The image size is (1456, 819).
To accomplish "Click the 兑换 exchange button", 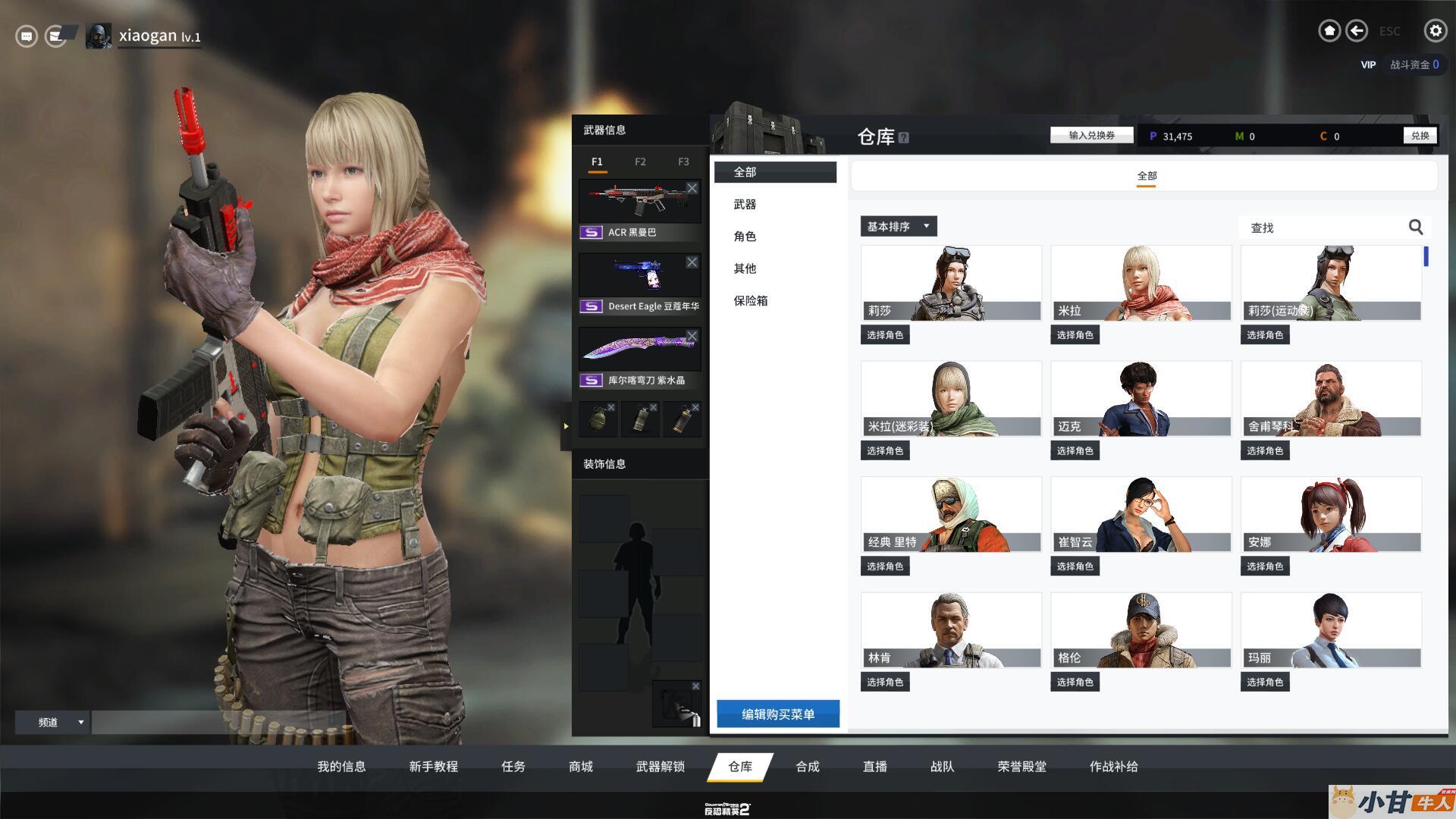I will [1420, 136].
